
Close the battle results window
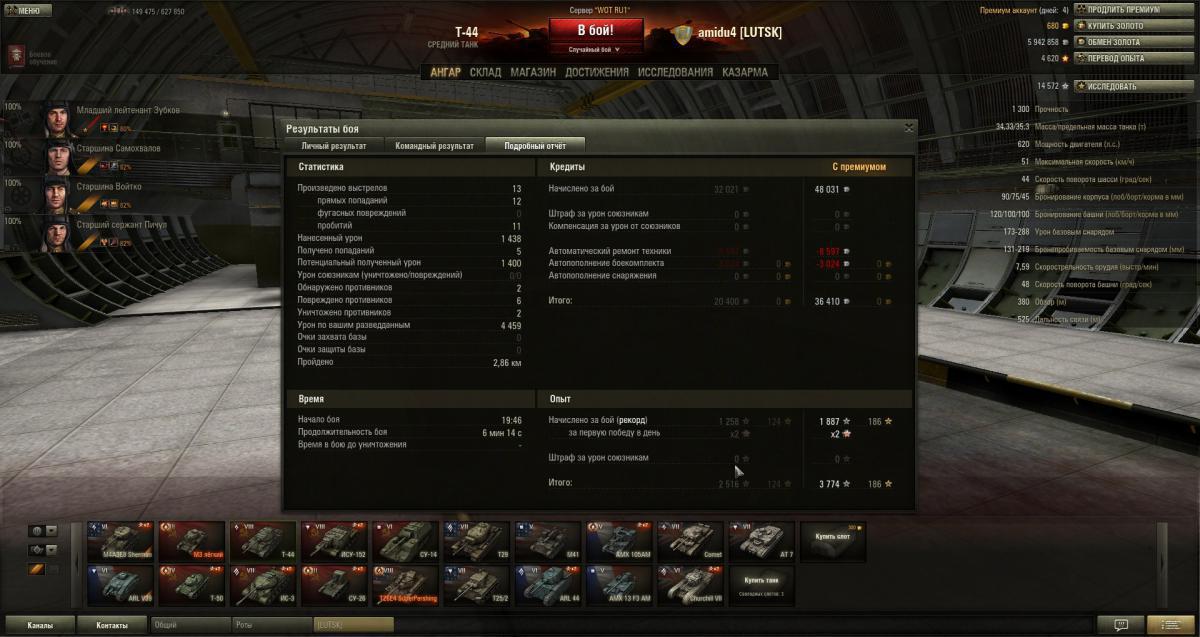[908, 128]
